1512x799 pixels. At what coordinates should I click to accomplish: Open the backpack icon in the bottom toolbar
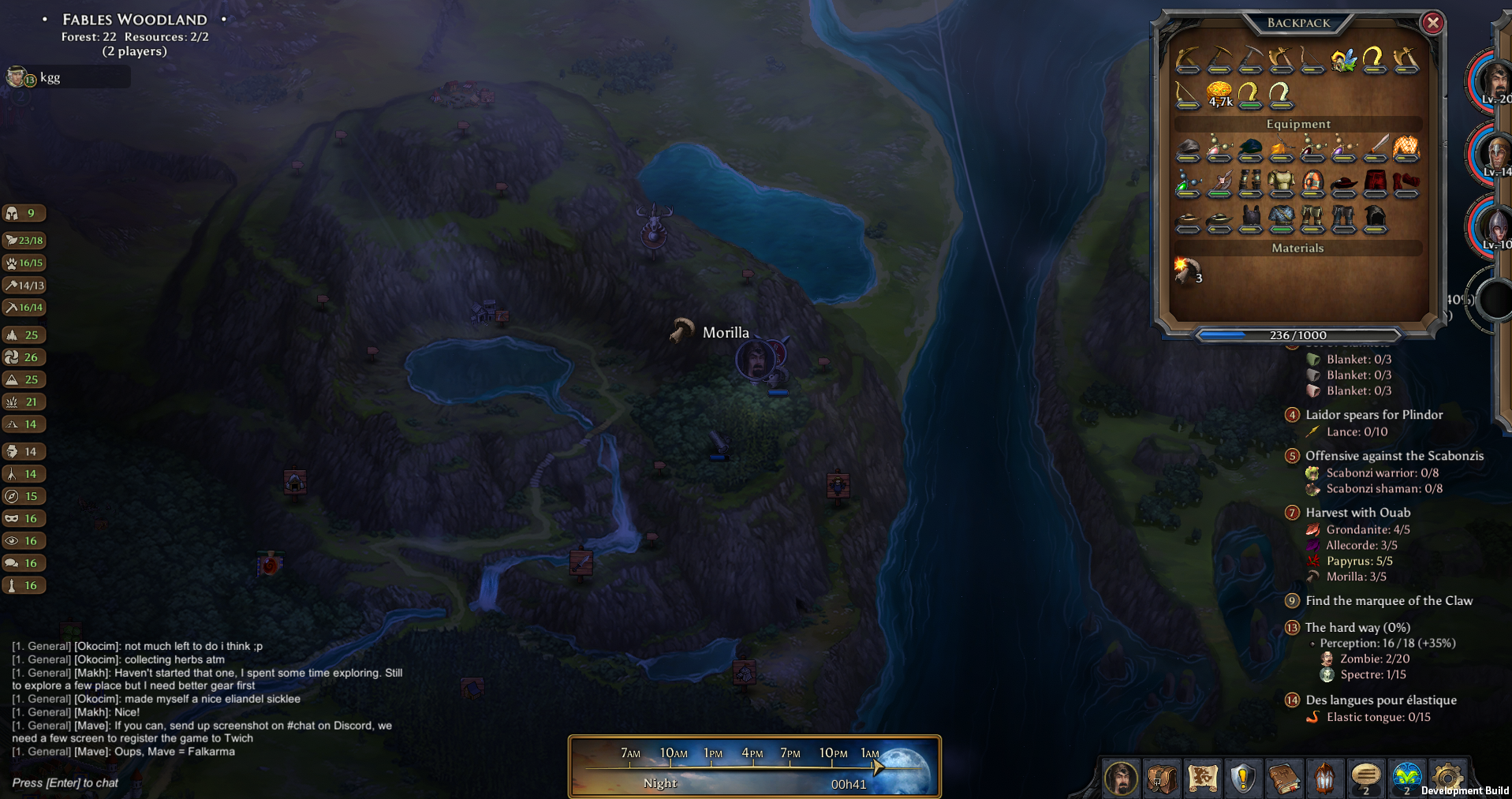click(1161, 778)
